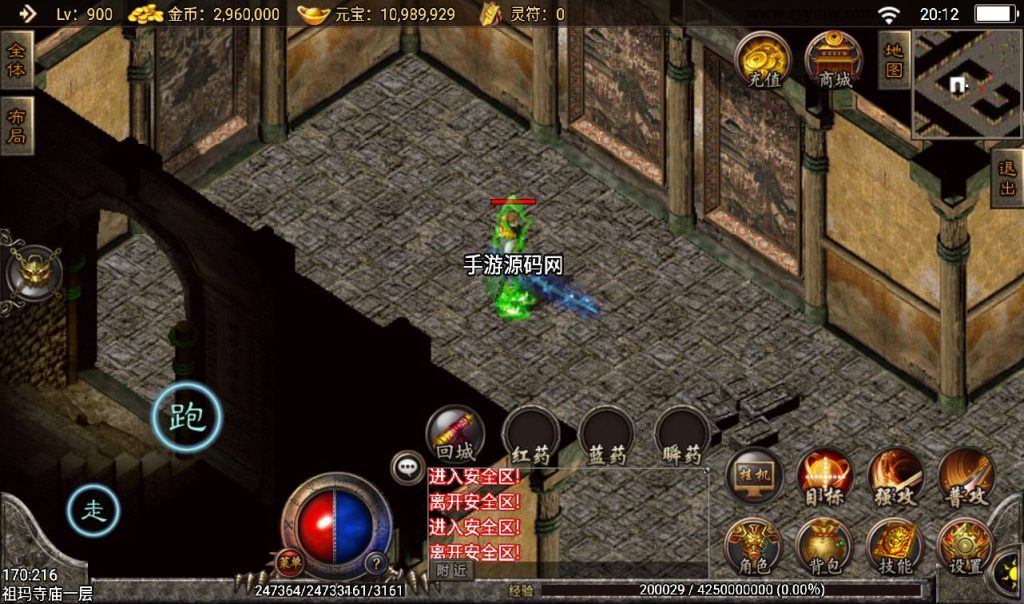This screenshot has height=604, width=1024.
Task: Activate the 目标 target button
Action: tap(824, 476)
